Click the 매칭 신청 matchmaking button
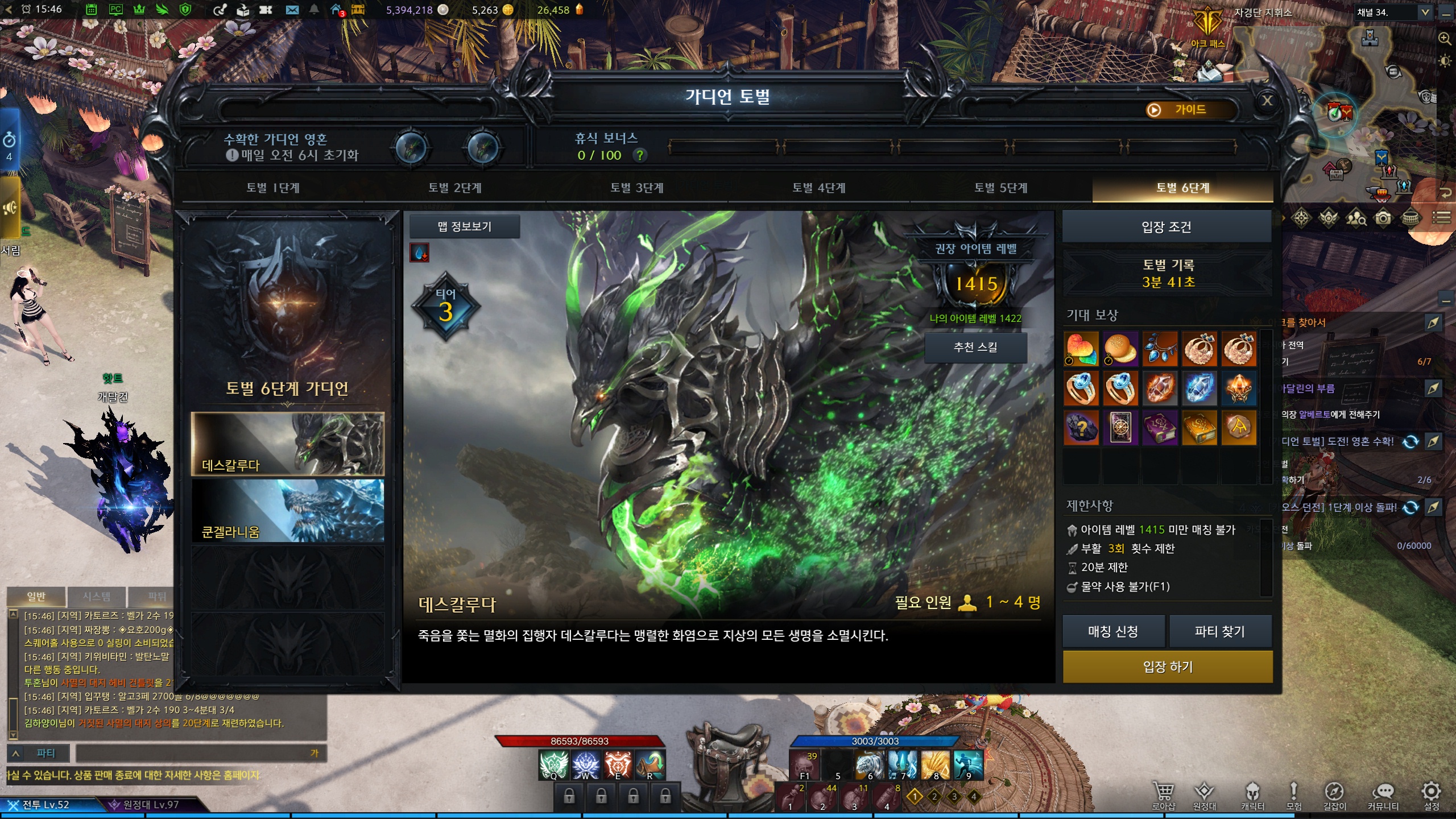The image size is (1456, 819). coord(1113,631)
